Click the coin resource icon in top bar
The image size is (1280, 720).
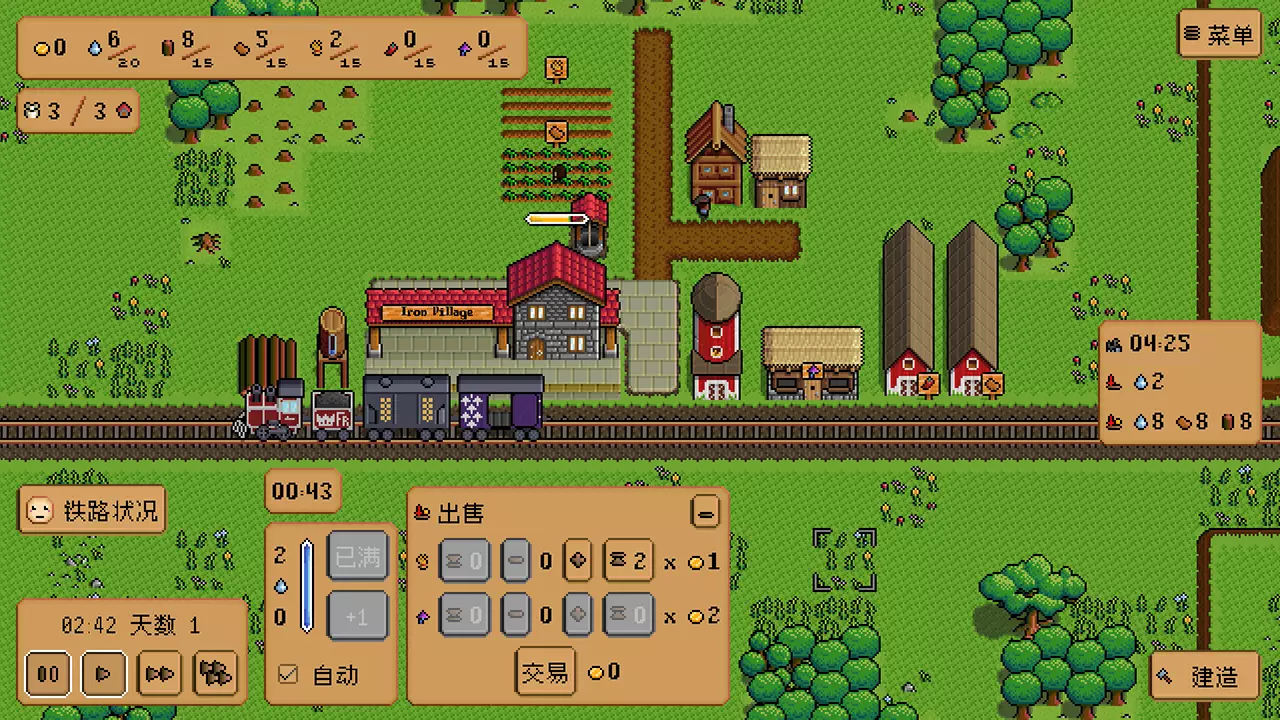(41, 47)
